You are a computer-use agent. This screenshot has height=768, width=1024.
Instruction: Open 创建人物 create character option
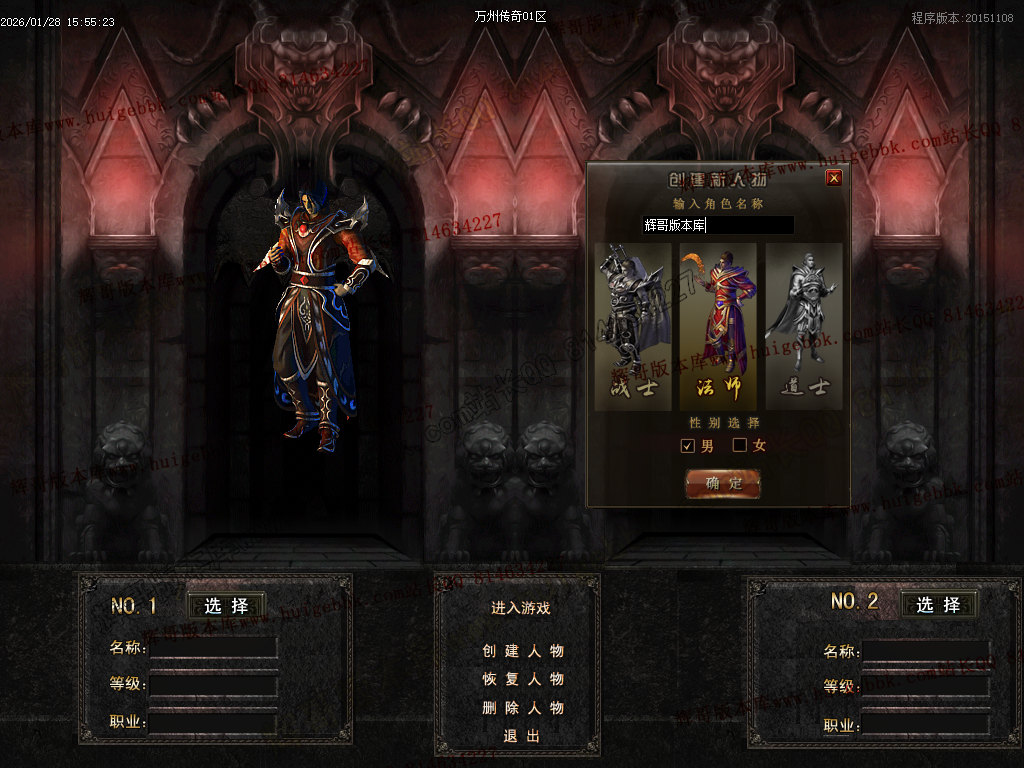pos(522,651)
